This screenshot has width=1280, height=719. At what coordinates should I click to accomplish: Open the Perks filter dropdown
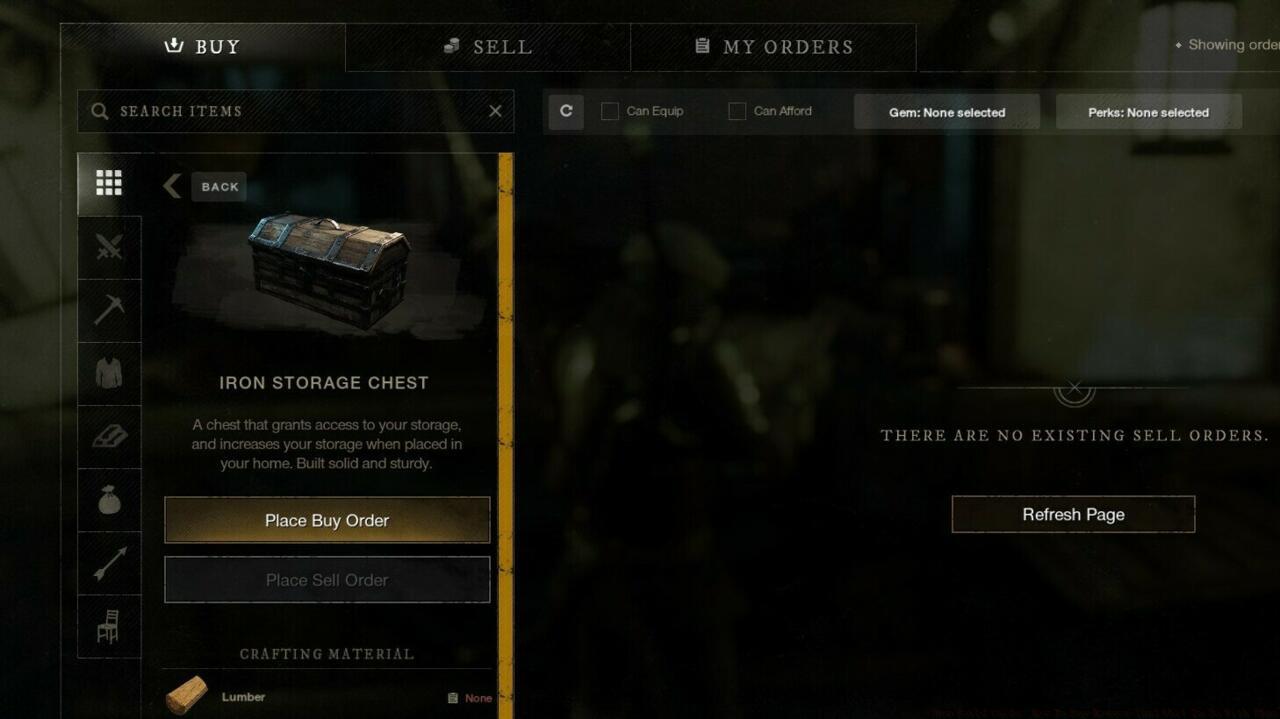pyautogui.click(x=1148, y=112)
